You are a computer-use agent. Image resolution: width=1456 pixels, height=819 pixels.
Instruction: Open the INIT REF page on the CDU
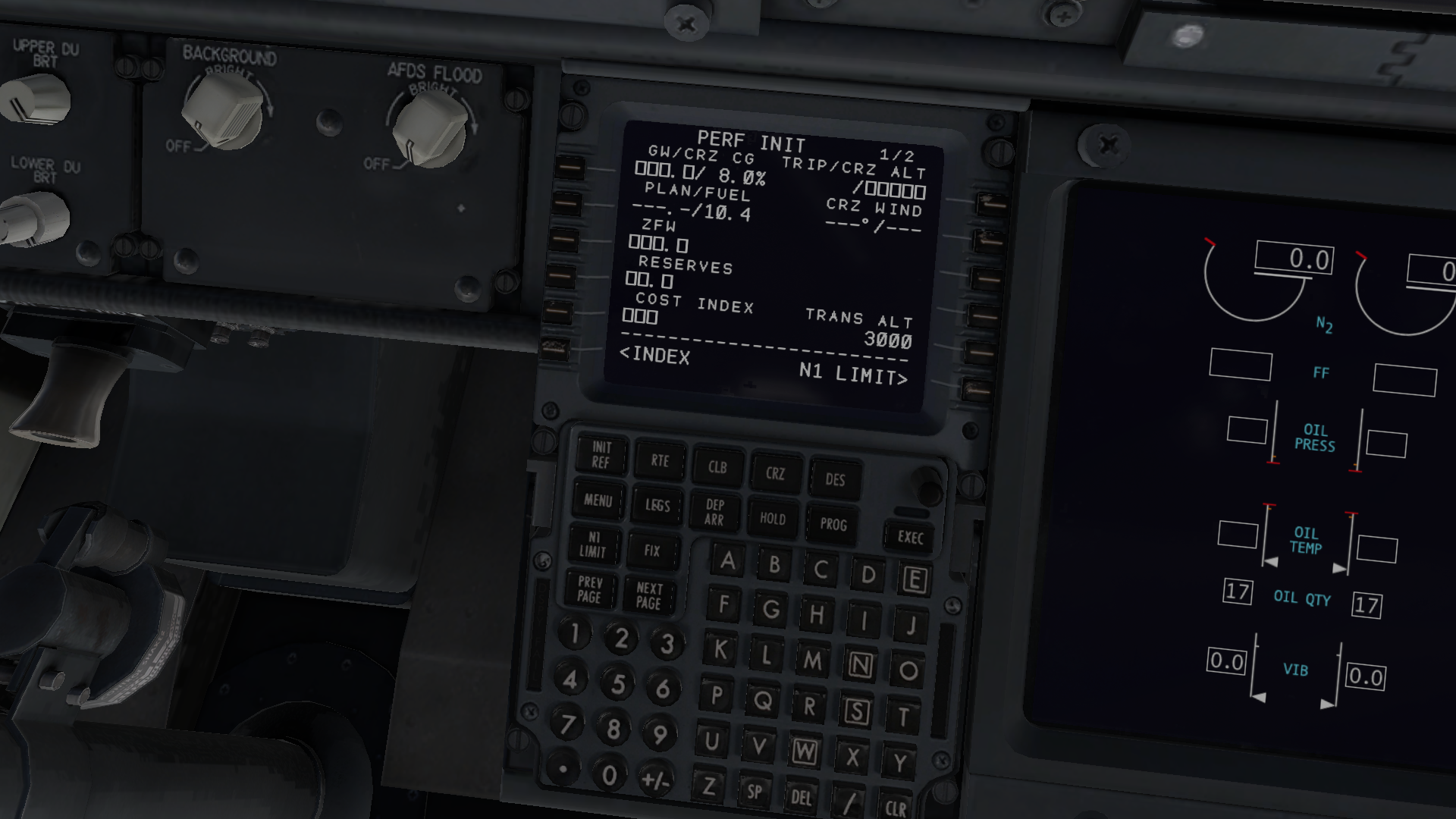601,455
